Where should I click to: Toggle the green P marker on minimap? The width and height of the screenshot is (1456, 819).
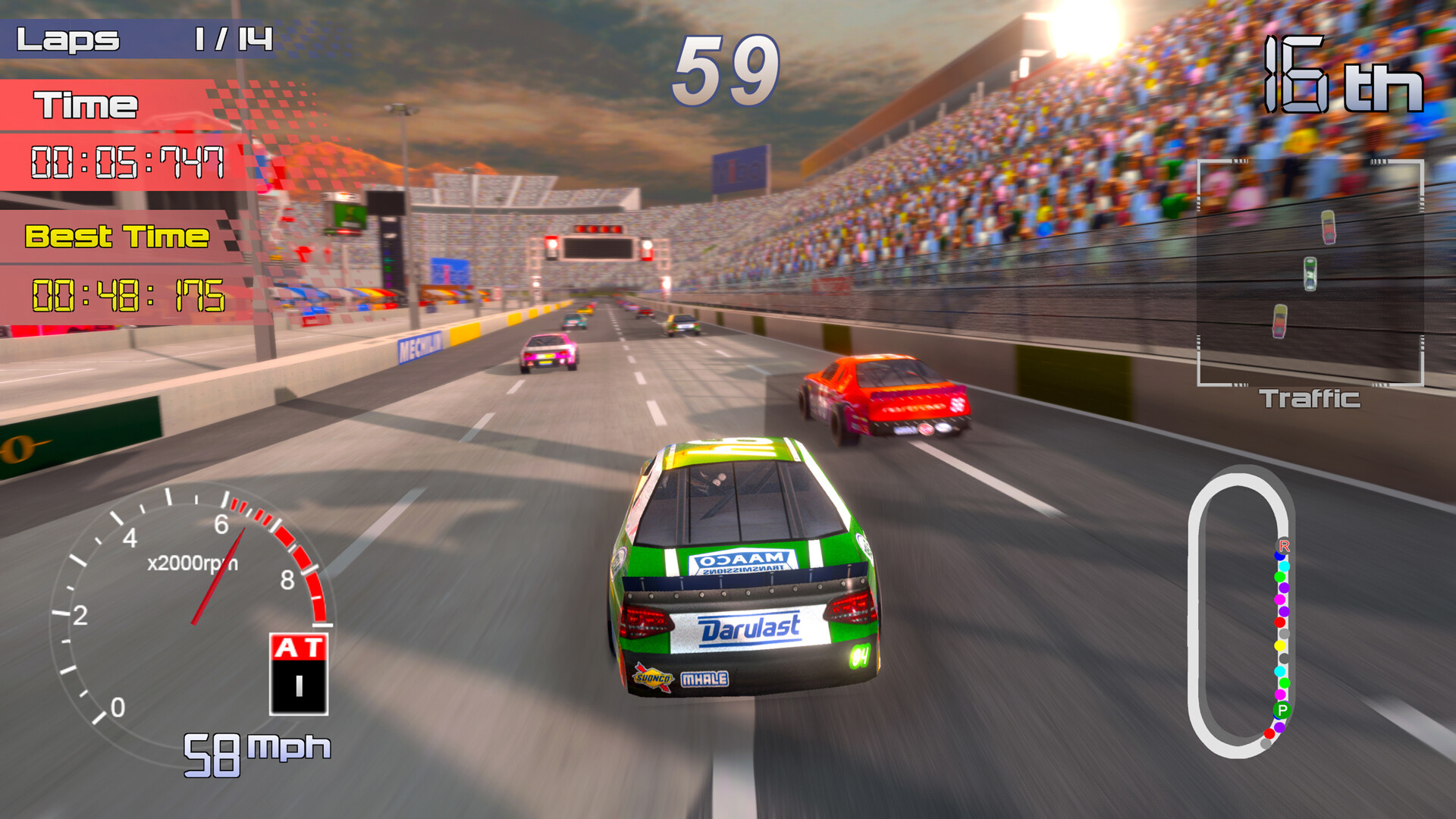pos(1282,710)
